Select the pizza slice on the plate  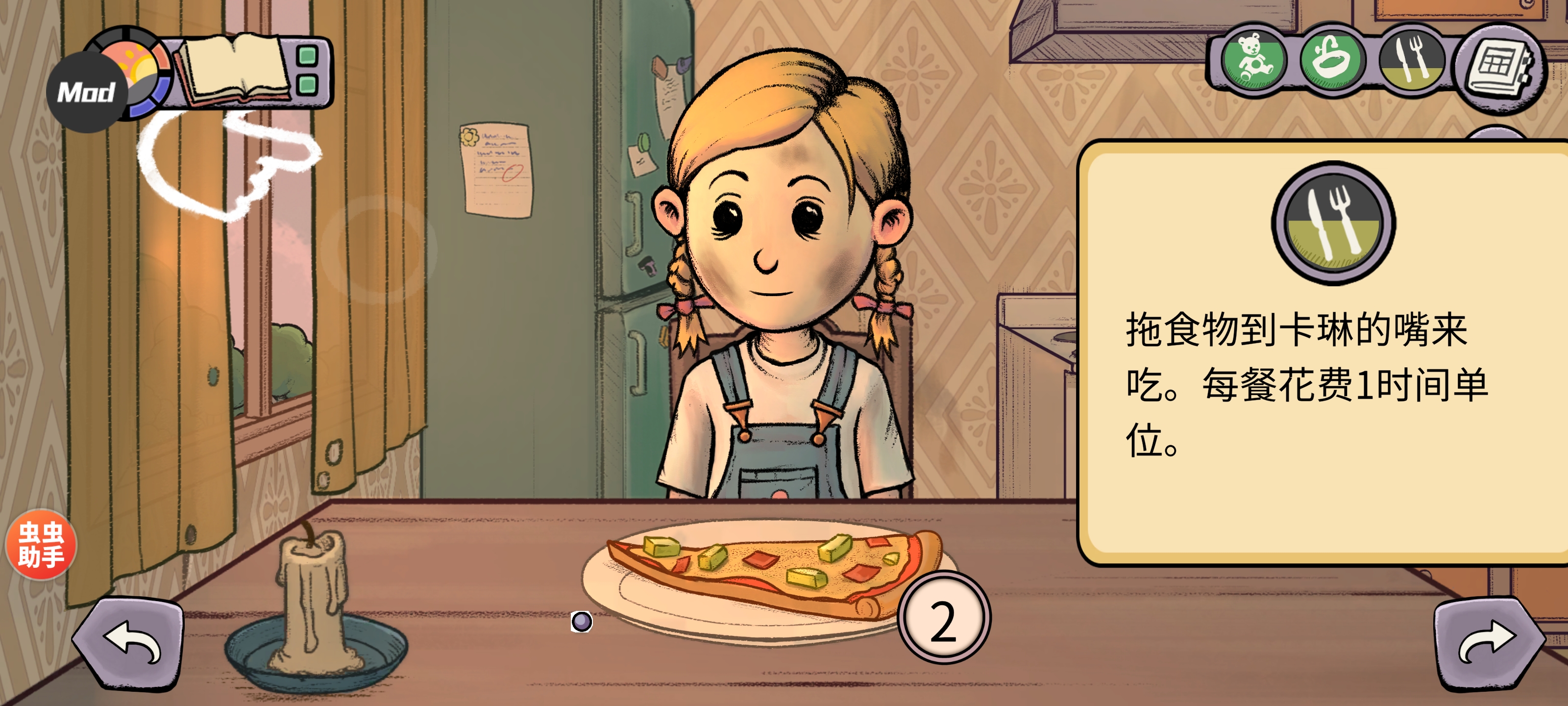pos(773,568)
